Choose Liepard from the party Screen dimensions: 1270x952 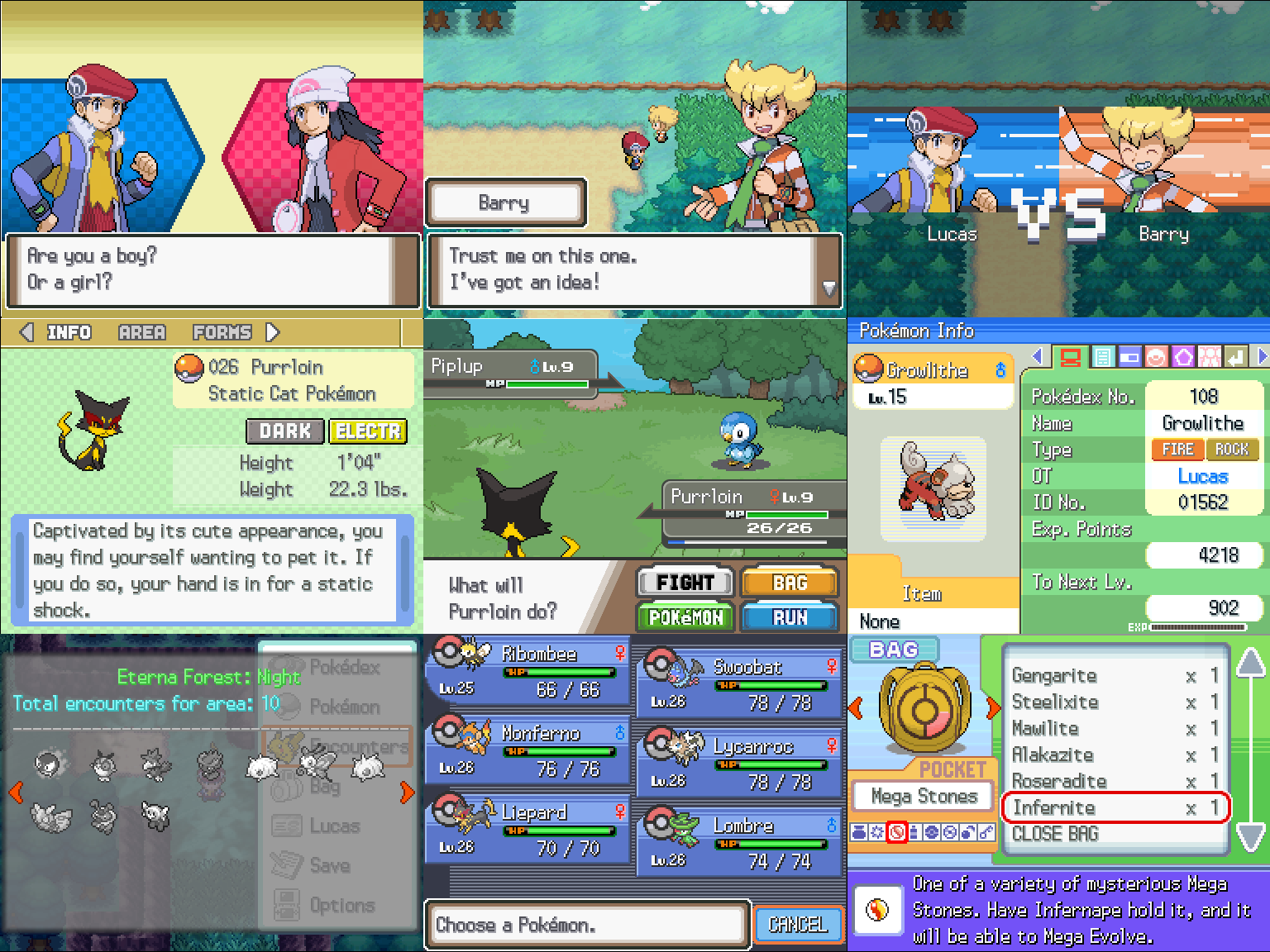[x=528, y=831]
